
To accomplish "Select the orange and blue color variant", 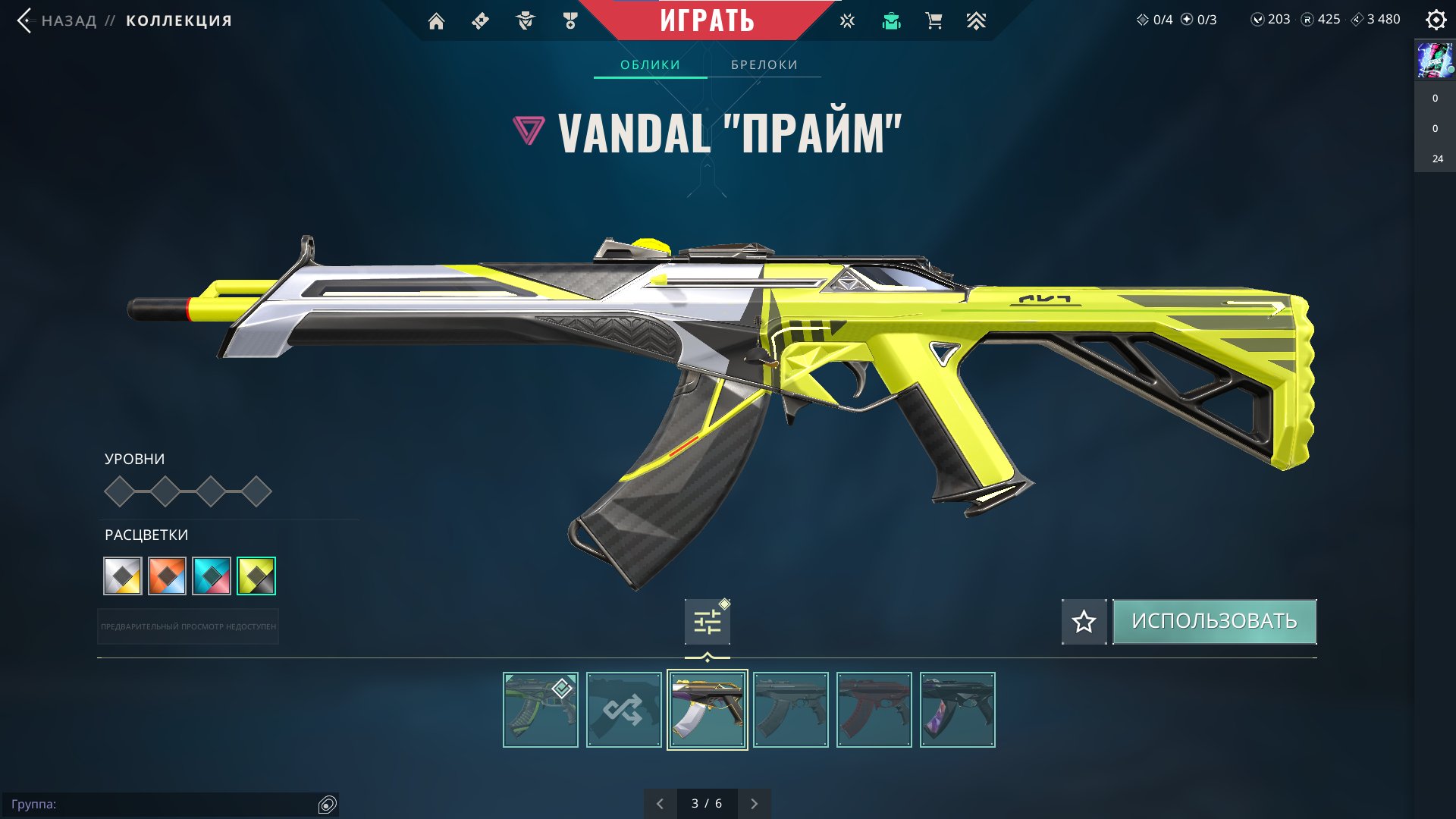I will (167, 576).
